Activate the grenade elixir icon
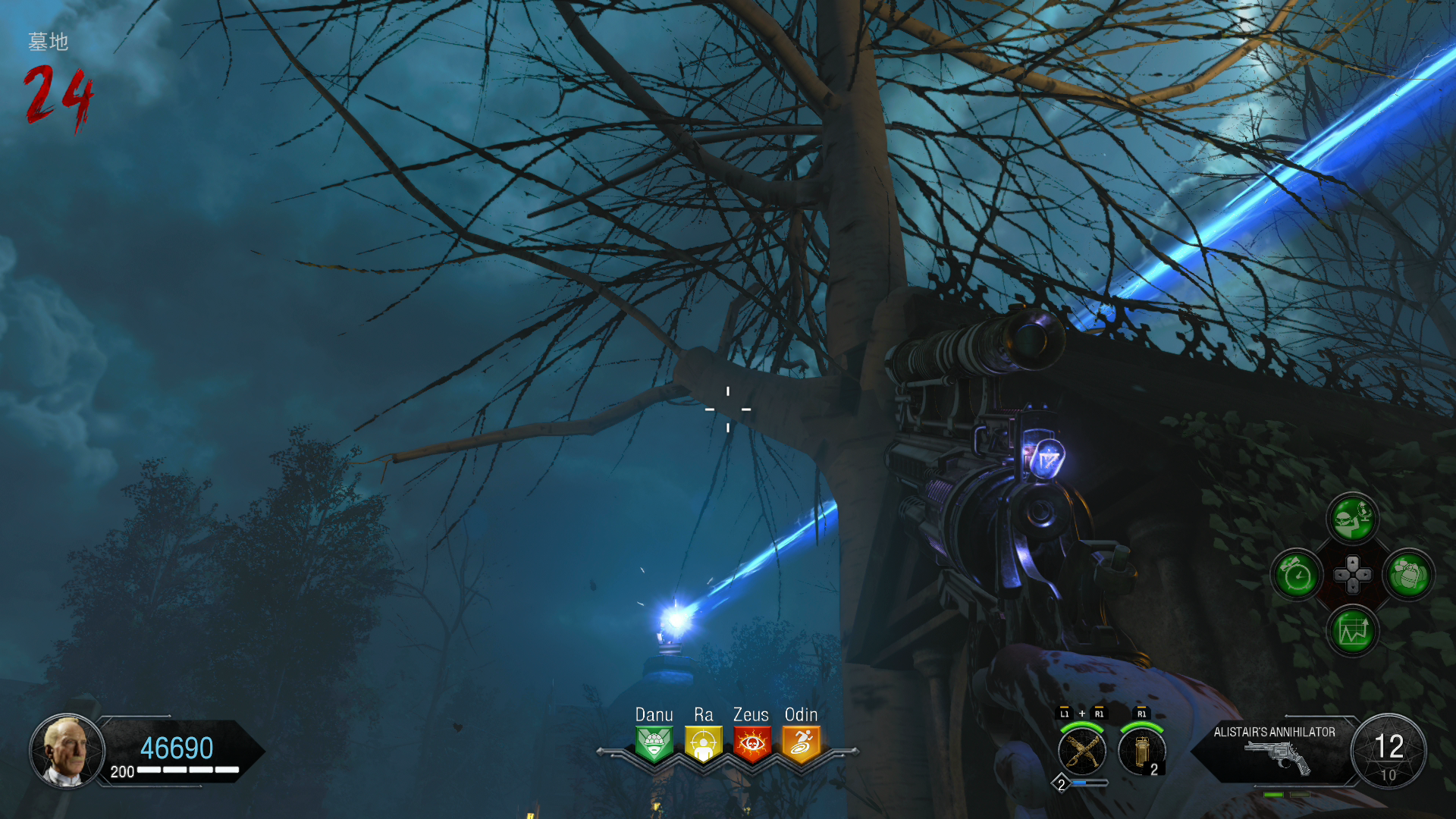The image size is (1456, 819). pos(1409,576)
